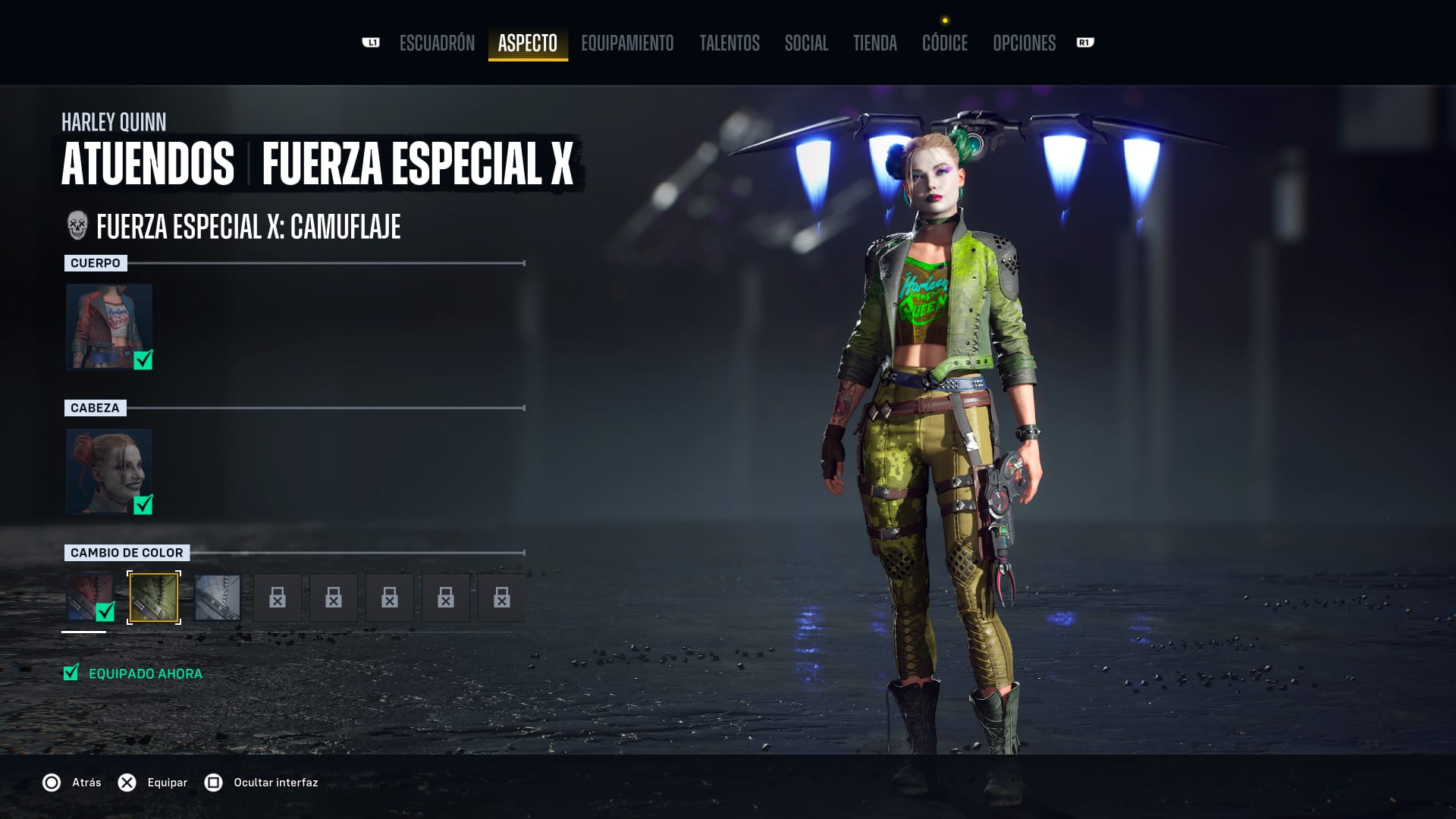The height and width of the screenshot is (819, 1456).
Task: Visit the Tienda tab
Action: pyautogui.click(x=875, y=43)
